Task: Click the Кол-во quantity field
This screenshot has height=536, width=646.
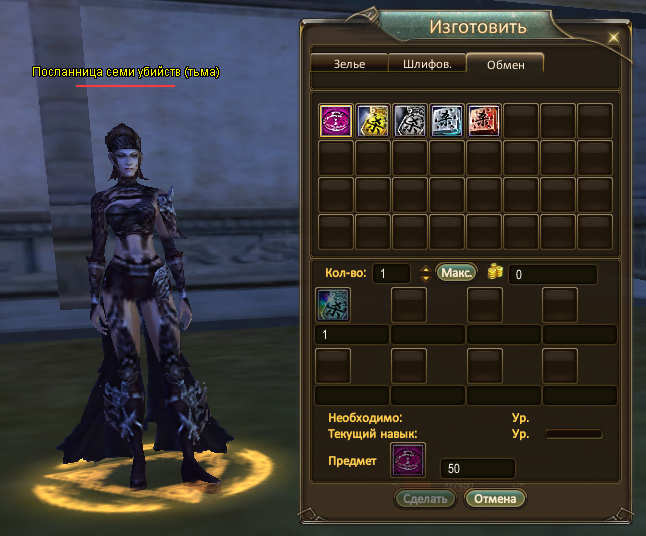Action: [x=392, y=274]
